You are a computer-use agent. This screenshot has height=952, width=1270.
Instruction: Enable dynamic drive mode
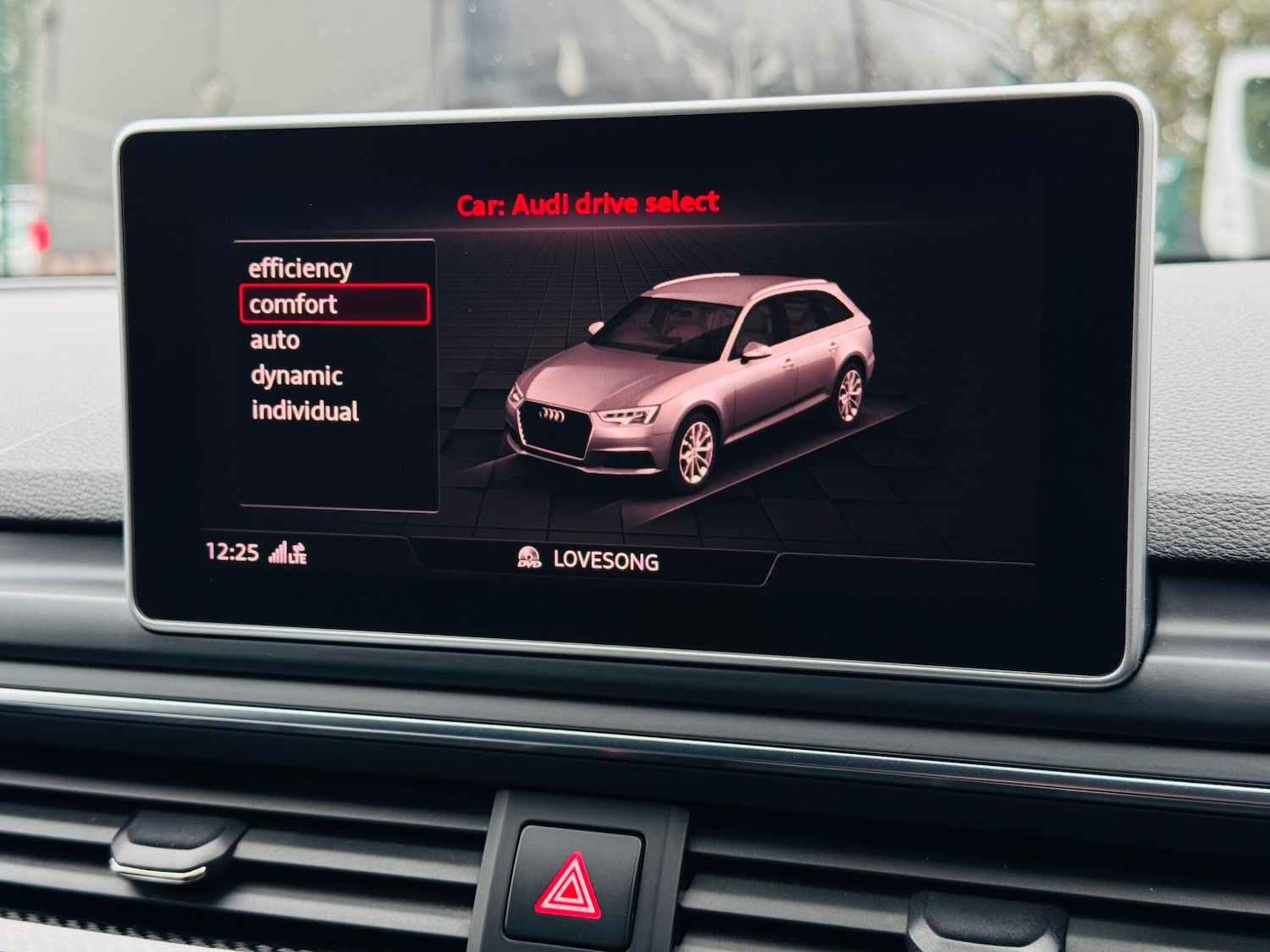tap(295, 374)
